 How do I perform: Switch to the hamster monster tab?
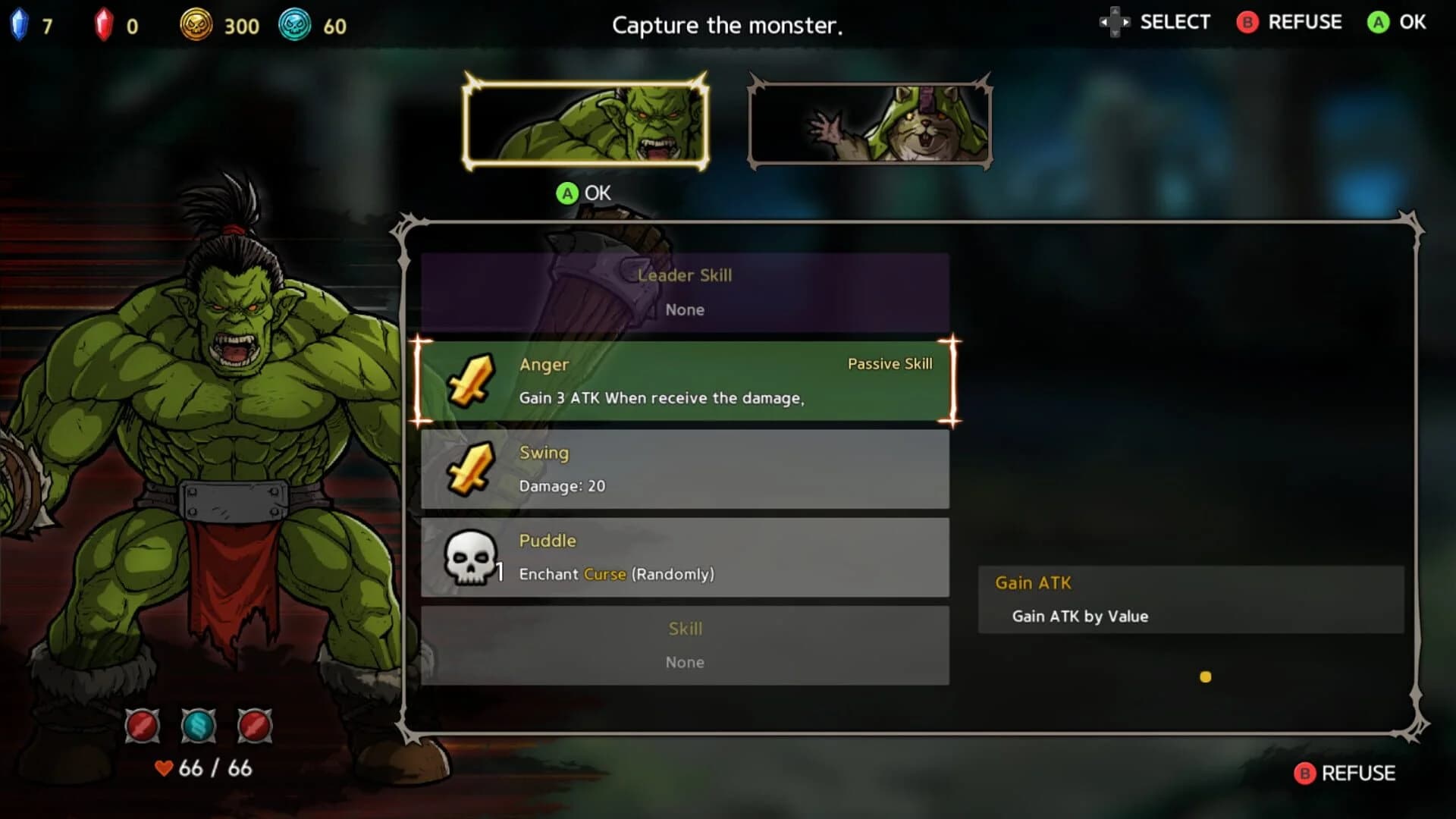coord(869,121)
